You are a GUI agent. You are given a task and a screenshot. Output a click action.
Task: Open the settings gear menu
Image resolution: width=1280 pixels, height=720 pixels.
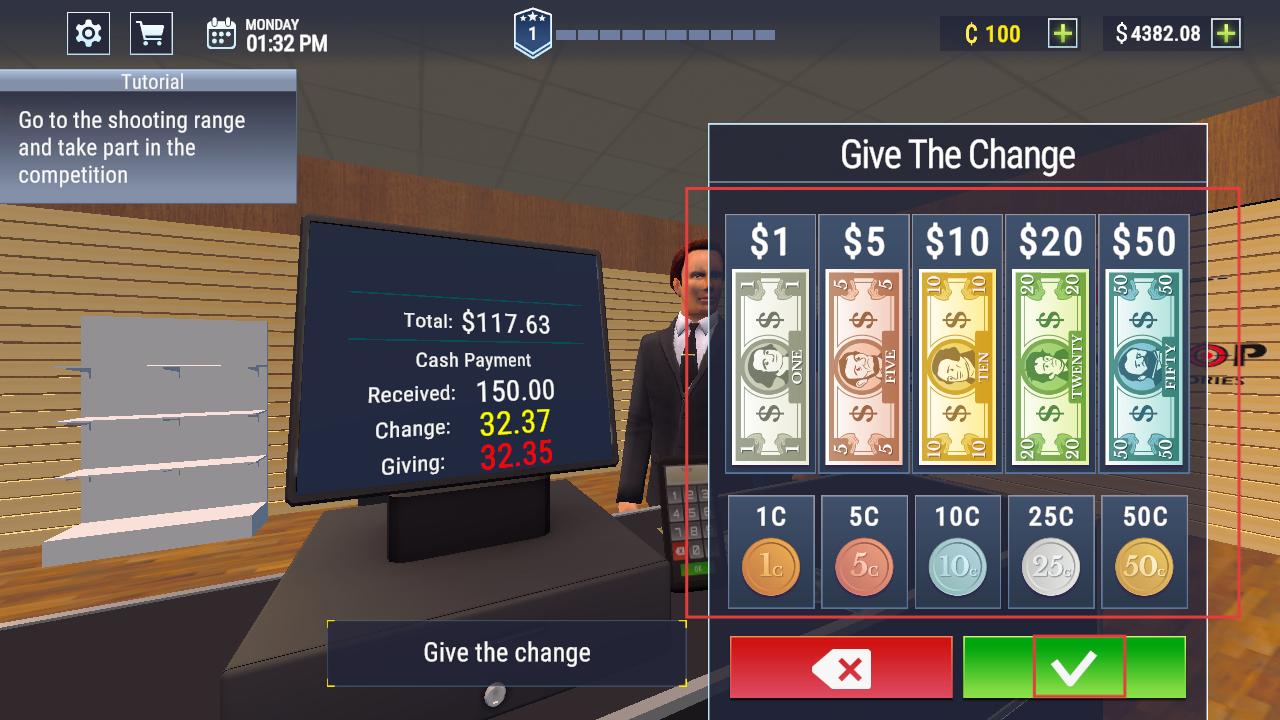point(88,34)
